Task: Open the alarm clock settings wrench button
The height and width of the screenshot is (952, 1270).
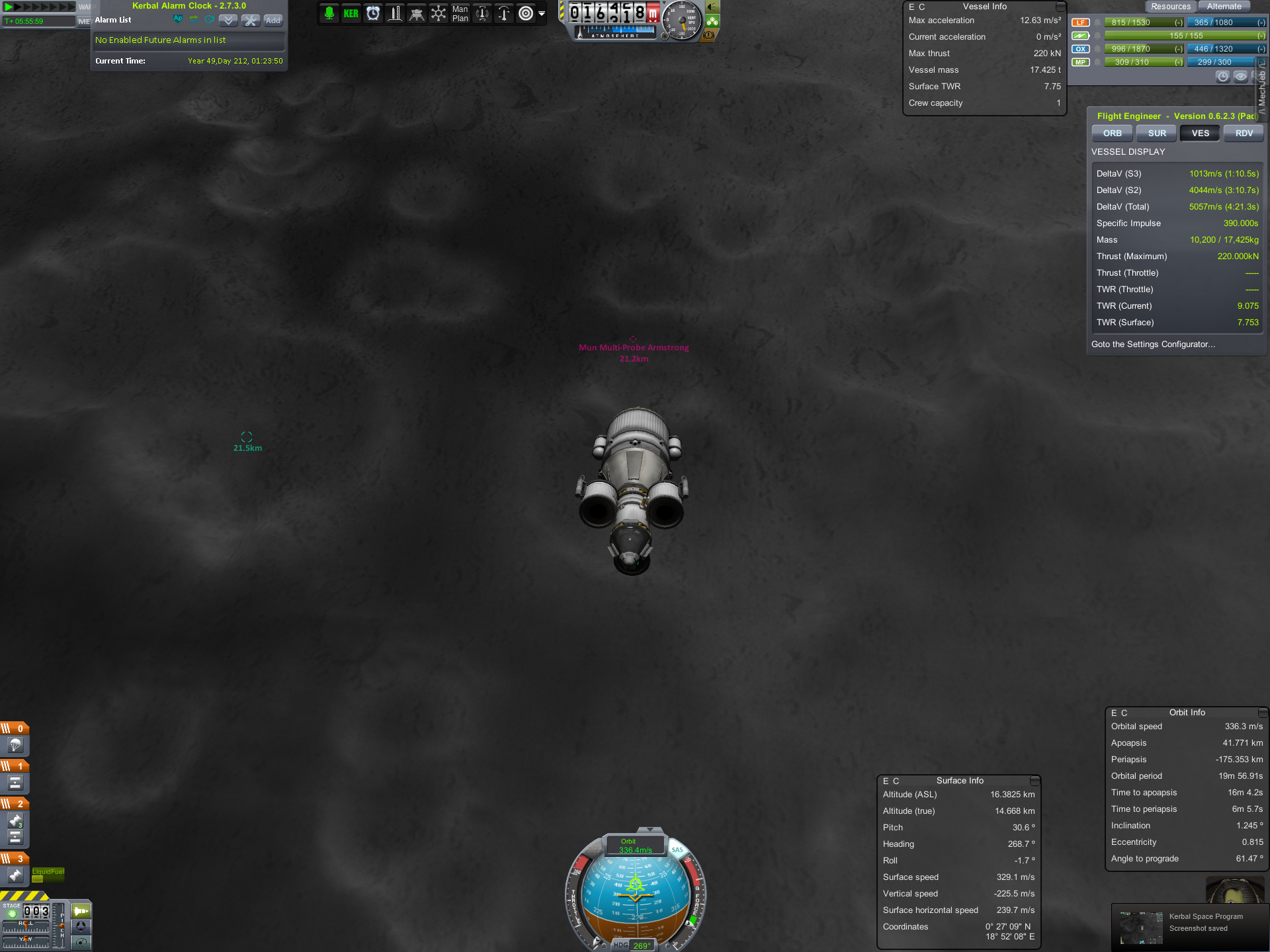Action: tap(250, 20)
